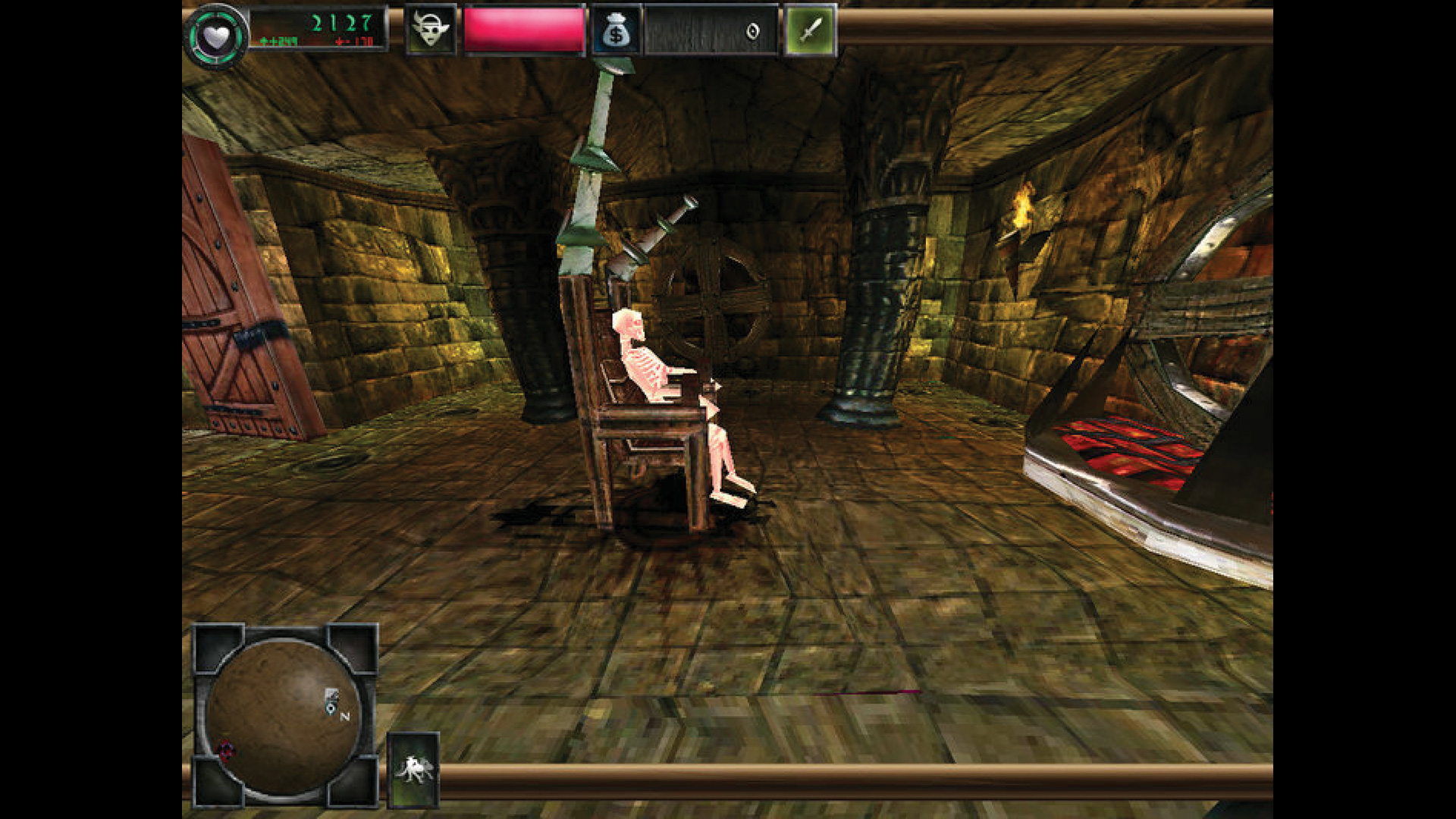Select the dagger weapon slot icon
Image resolution: width=1456 pixels, height=819 pixels.
[808, 30]
